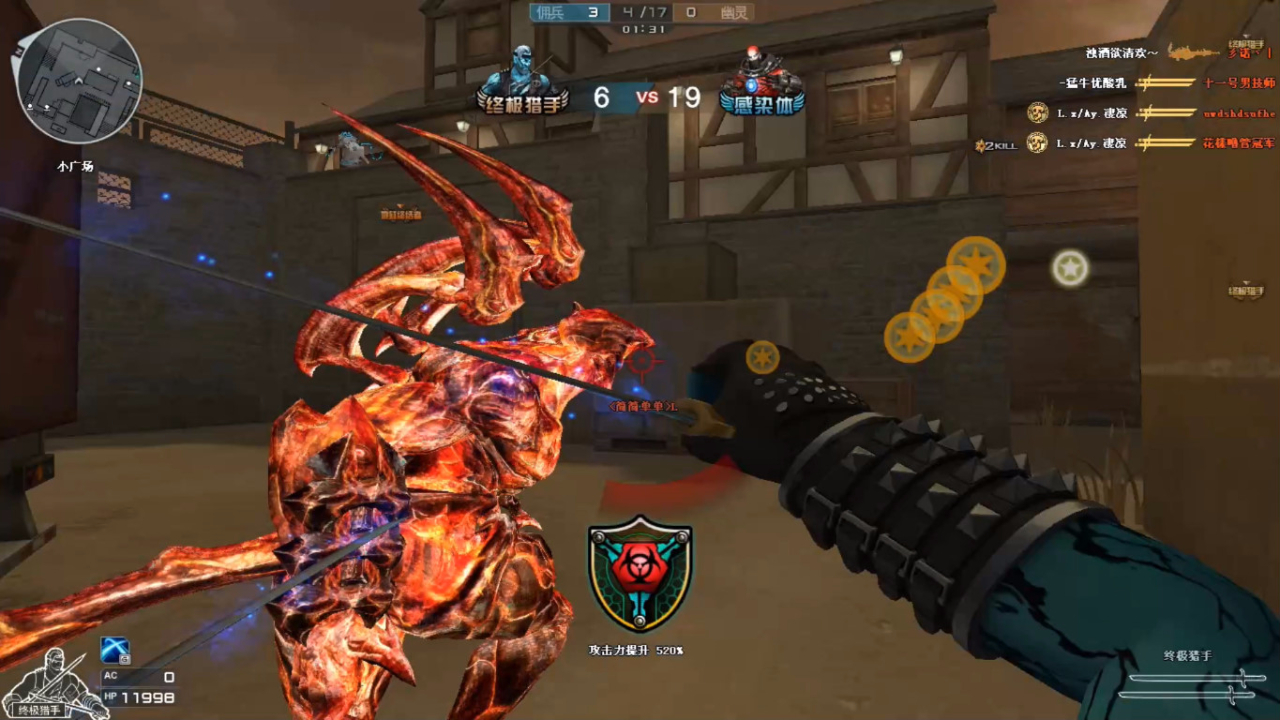The image size is (1280, 720).
Task: Click the biohazard shield attack boost badge
Action: click(x=640, y=573)
